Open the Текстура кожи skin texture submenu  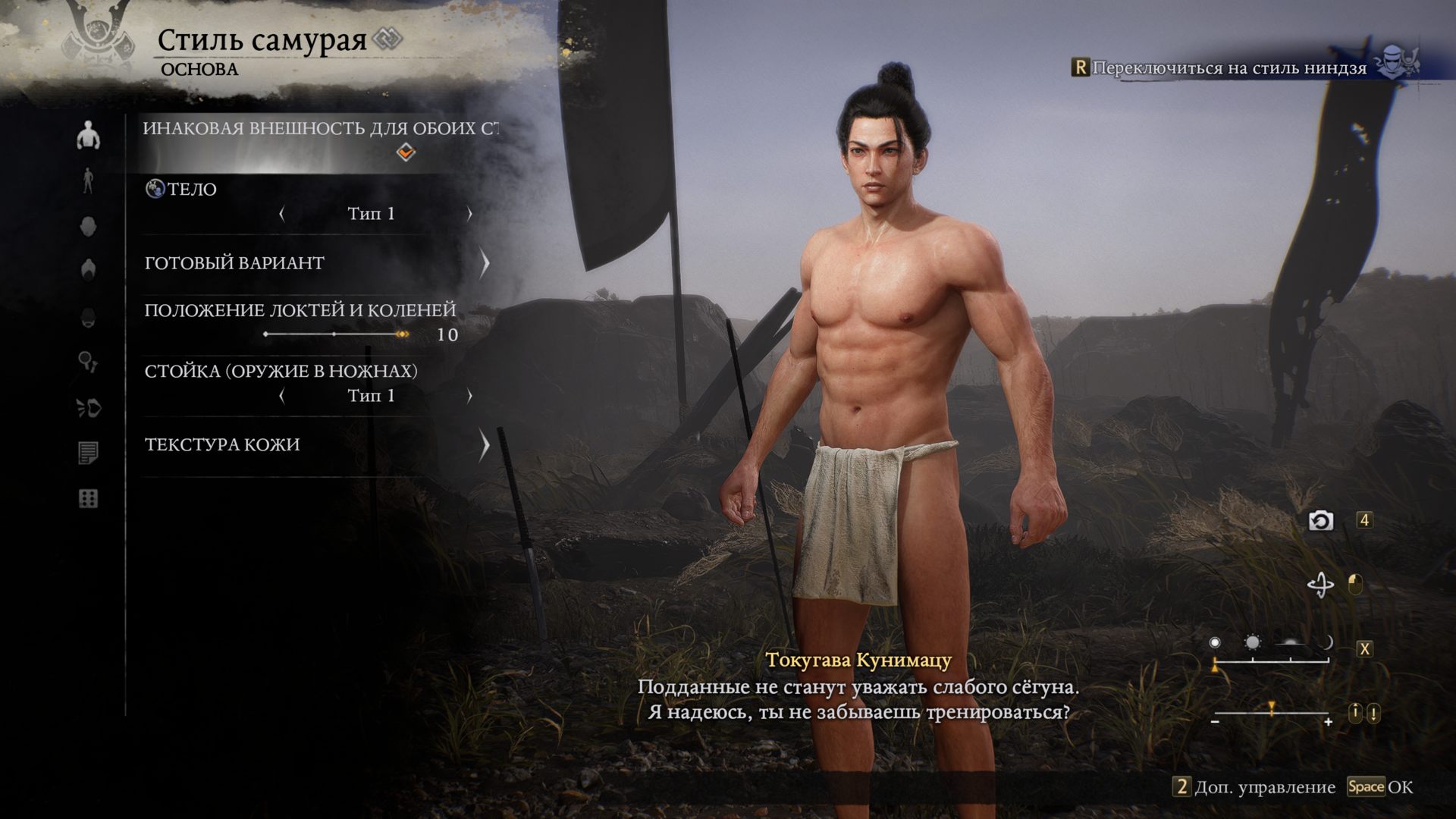(x=484, y=445)
